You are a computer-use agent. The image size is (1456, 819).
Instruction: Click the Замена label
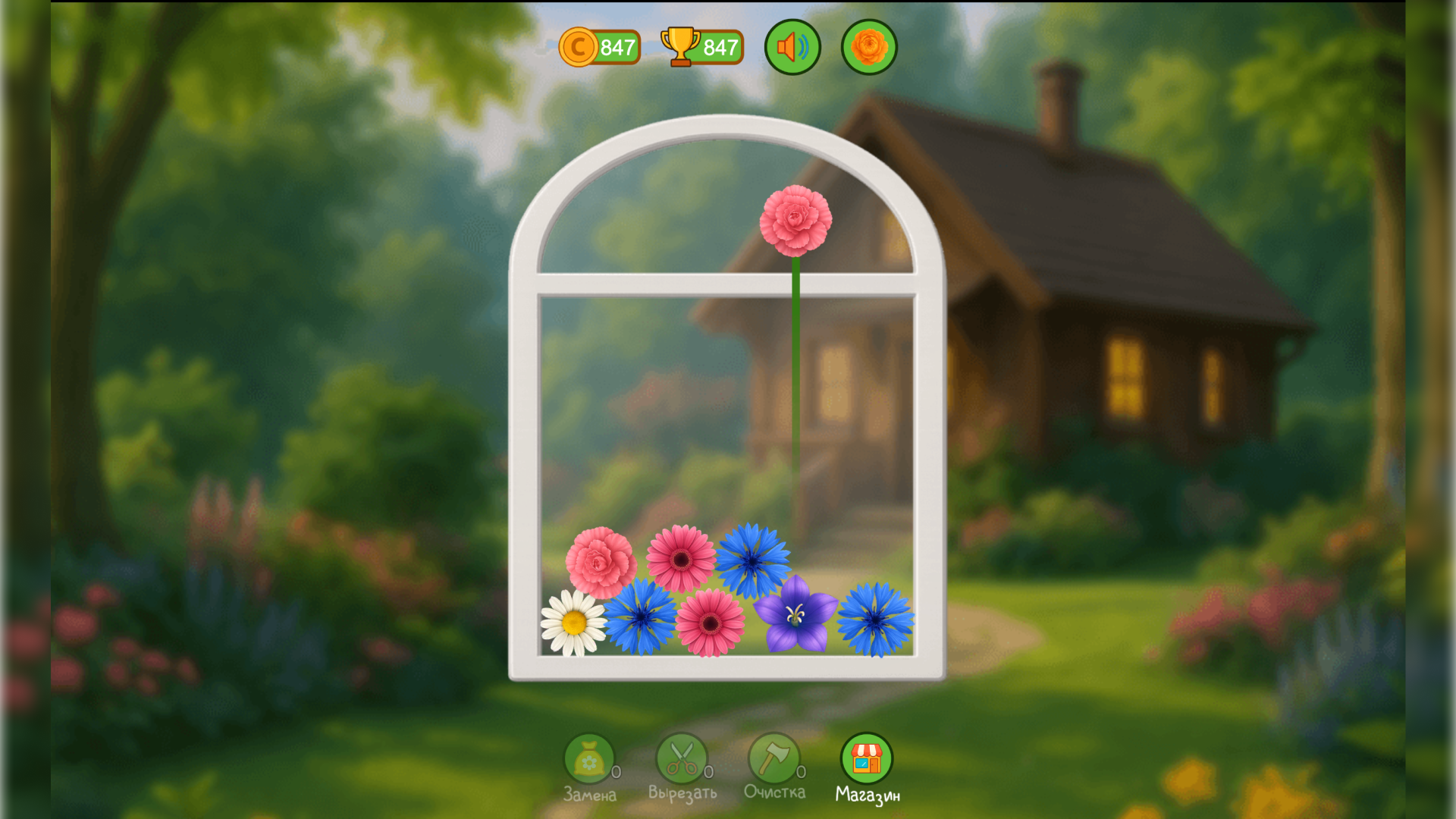pyautogui.click(x=591, y=794)
